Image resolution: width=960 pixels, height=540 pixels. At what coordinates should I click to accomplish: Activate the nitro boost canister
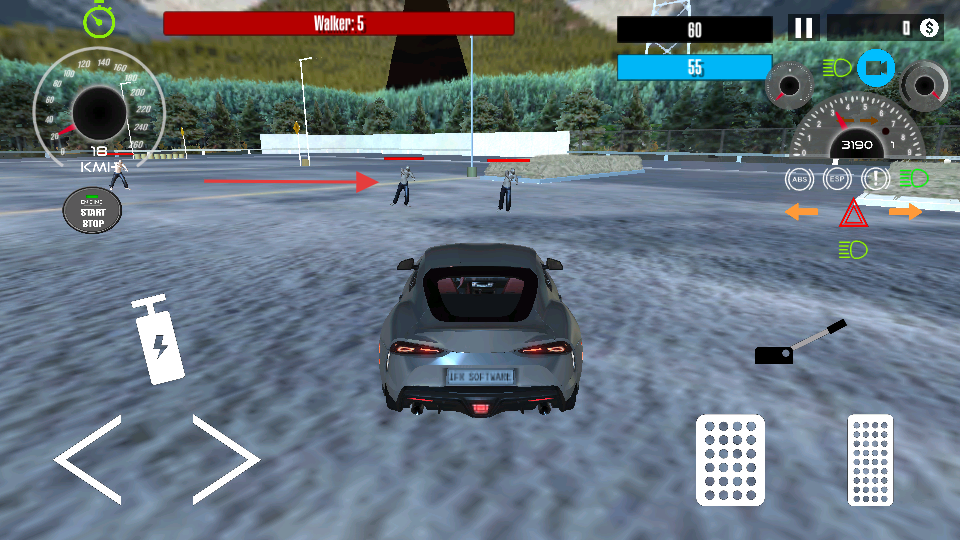point(158,341)
